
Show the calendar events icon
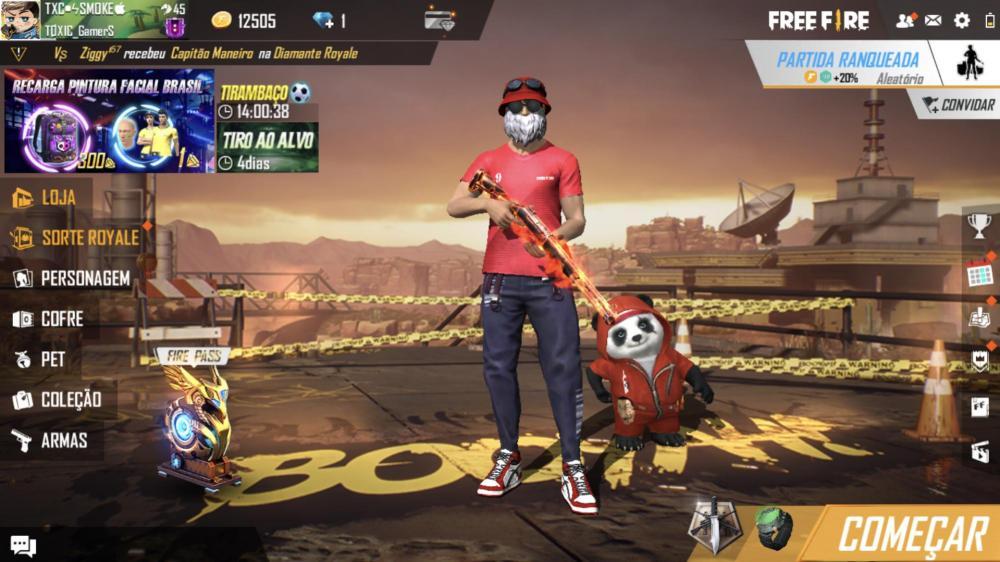point(980,274)
